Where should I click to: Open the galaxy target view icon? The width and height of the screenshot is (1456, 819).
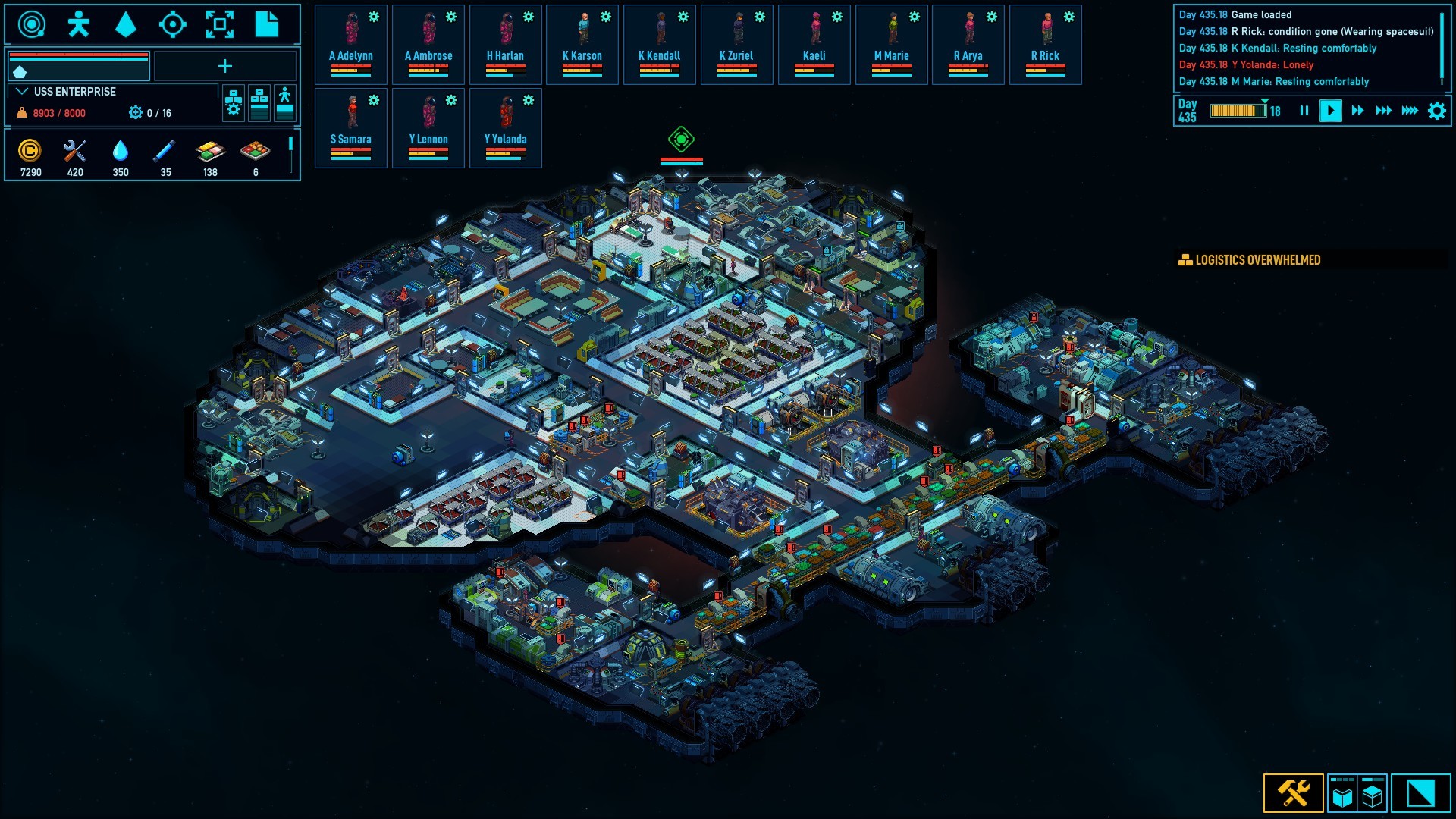(173, 24)
